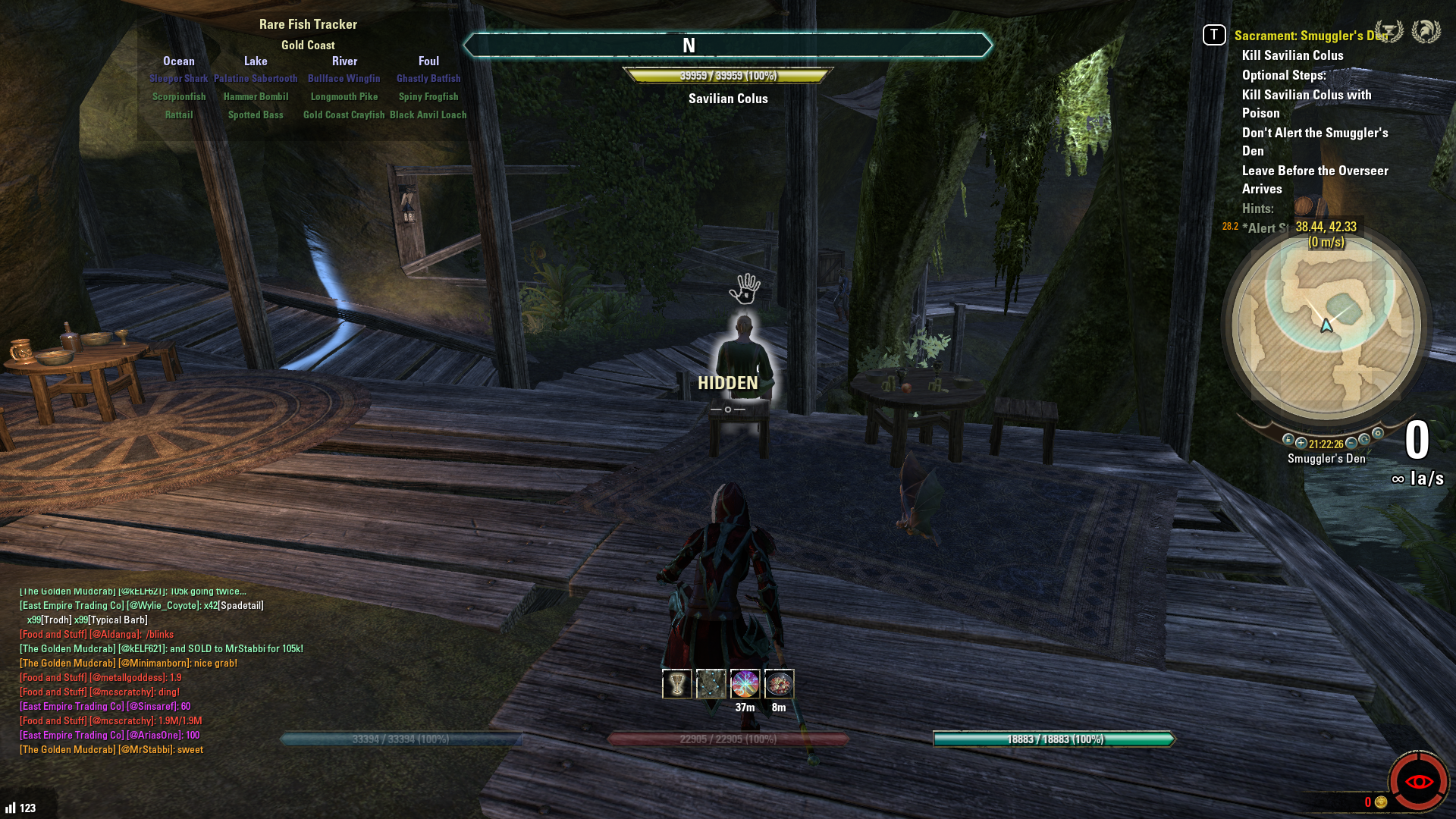Click the helmet laurel icon by the quest tracker
Viewport: 1456px width, 819px height.
coord(1426,32)
